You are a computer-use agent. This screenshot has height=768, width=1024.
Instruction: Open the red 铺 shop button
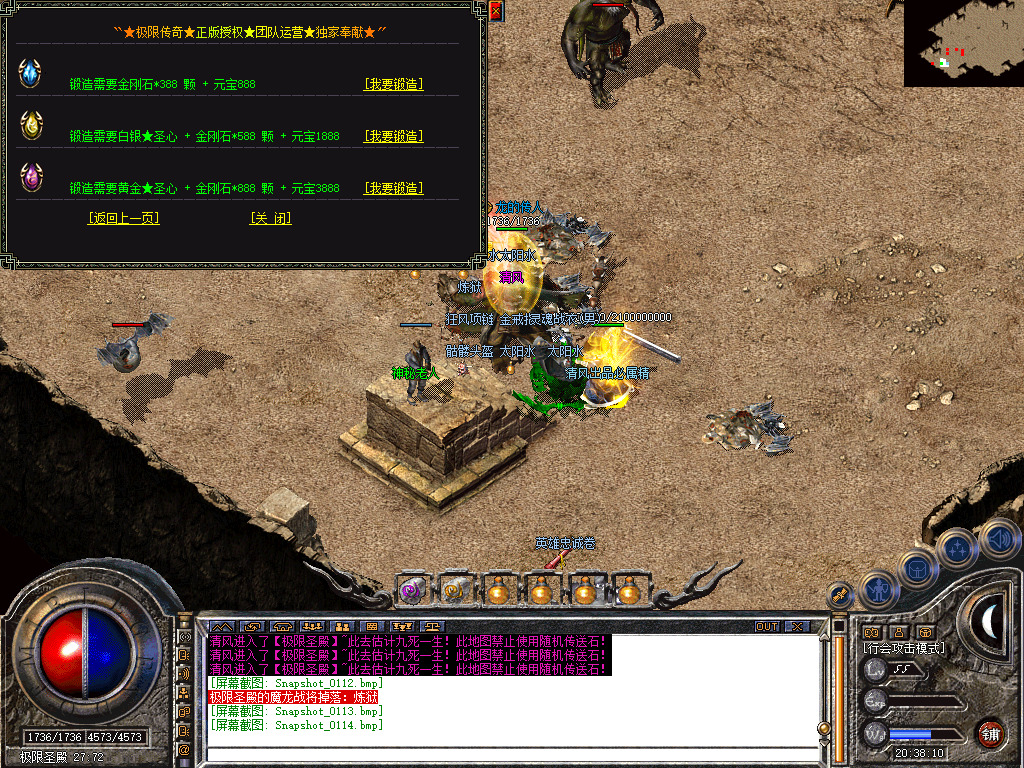[x=990, y=733]
